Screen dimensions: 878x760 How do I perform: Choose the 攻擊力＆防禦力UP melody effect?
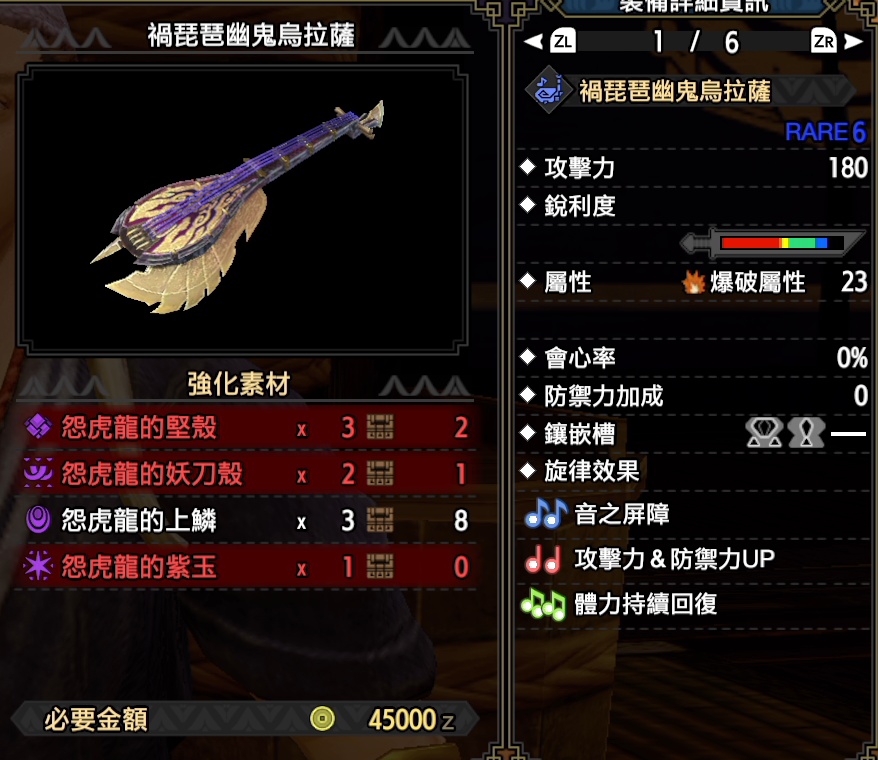click(673, 559)
